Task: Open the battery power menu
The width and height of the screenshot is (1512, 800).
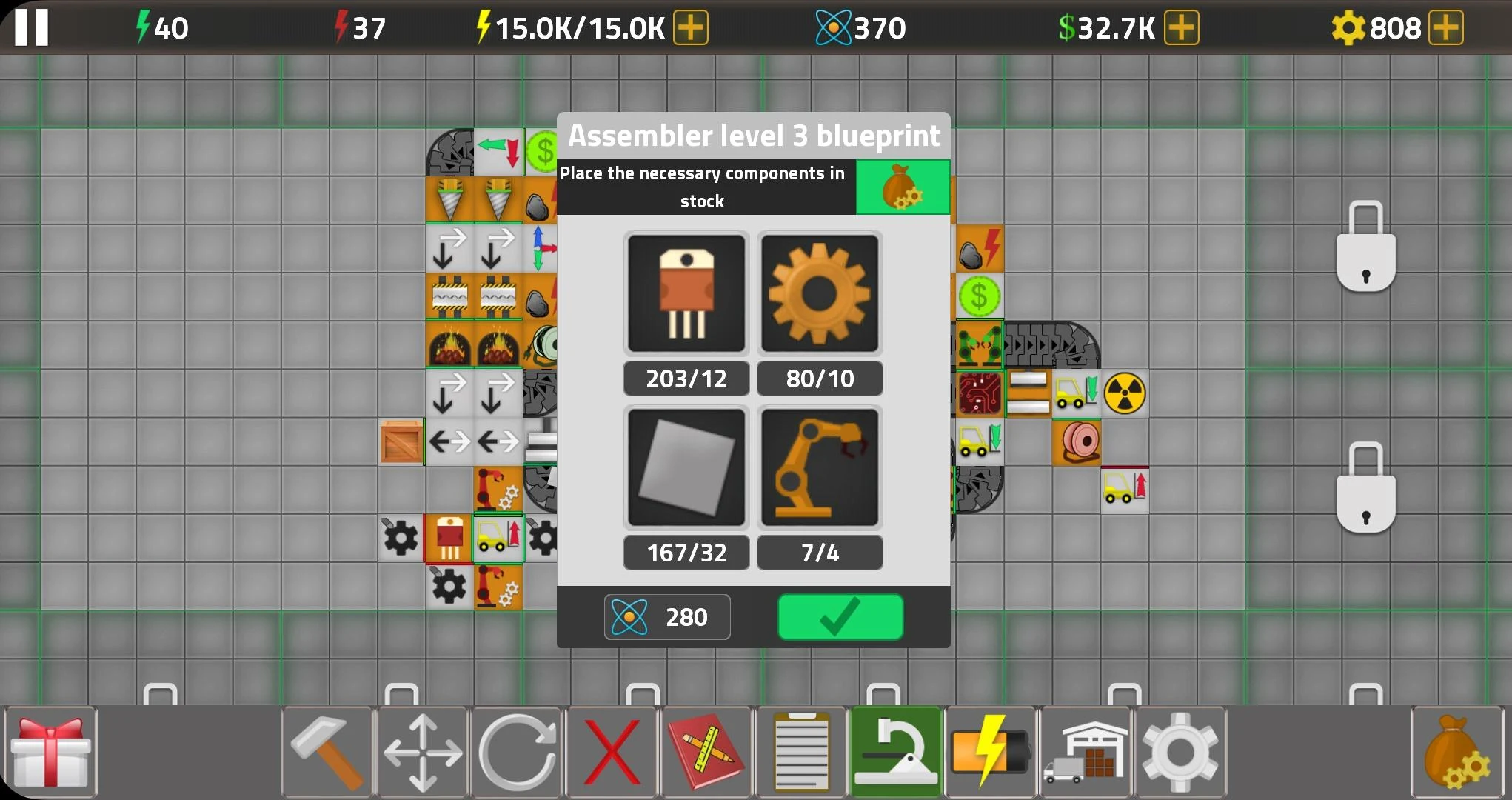Action: [x=991, y=752]
